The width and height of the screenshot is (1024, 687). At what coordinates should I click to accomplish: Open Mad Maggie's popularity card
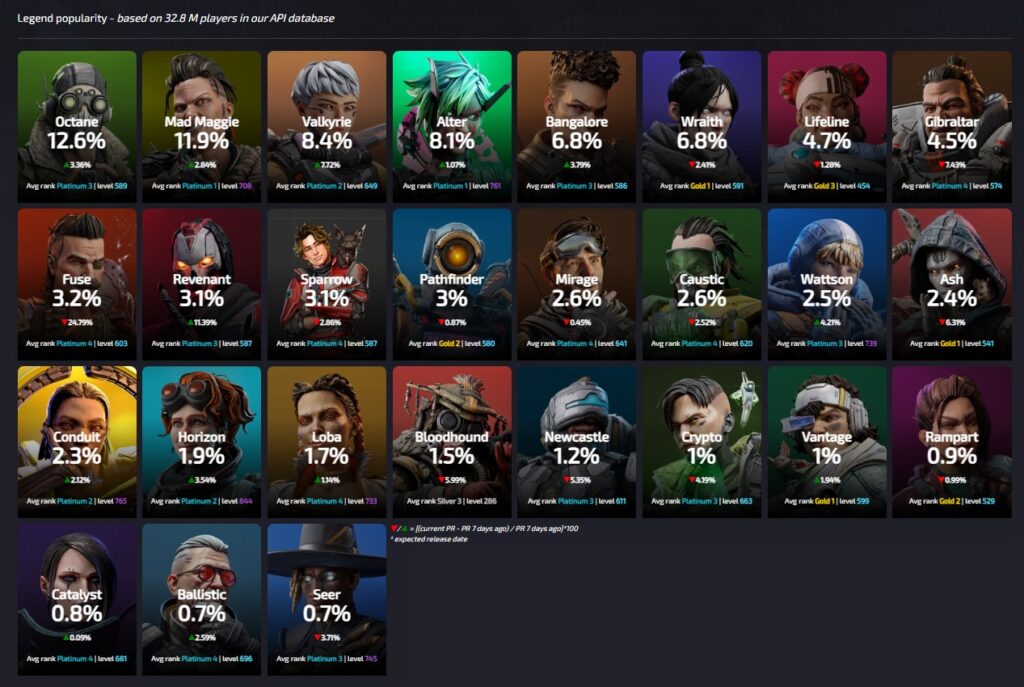(201, 120)
